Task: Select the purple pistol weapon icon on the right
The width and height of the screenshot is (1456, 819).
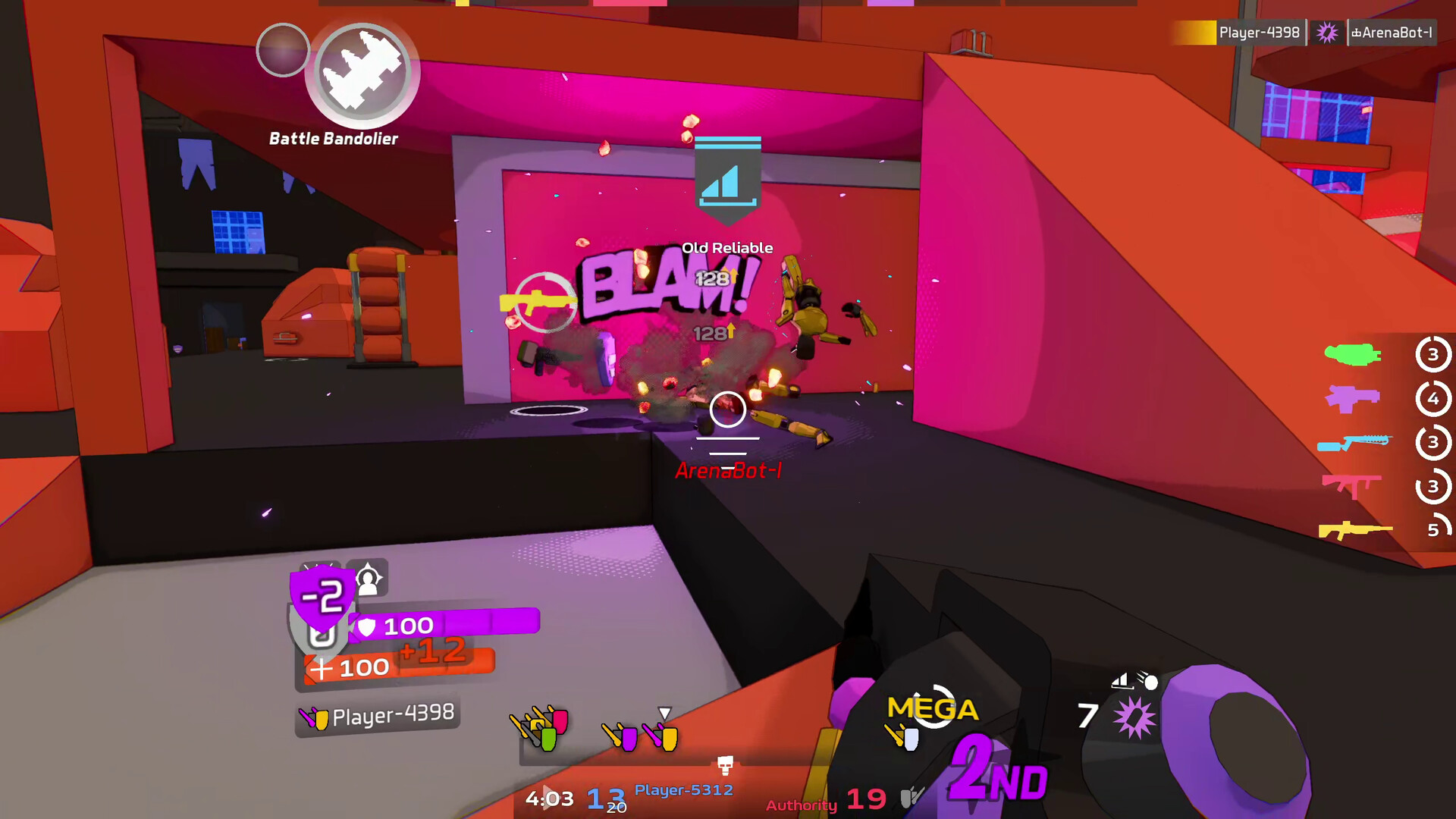Action: (1353, 398)
